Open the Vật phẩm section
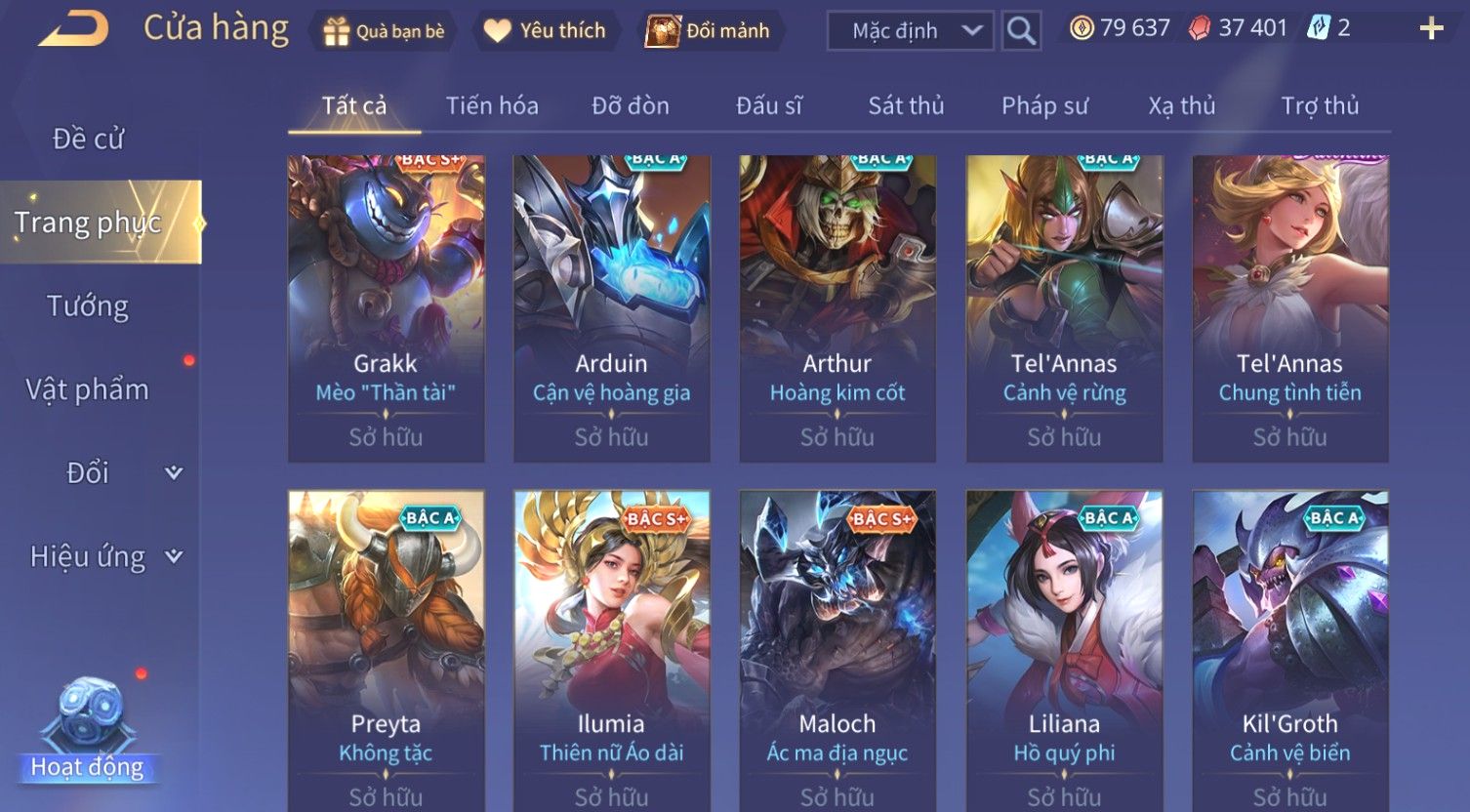 click(88, 389)
